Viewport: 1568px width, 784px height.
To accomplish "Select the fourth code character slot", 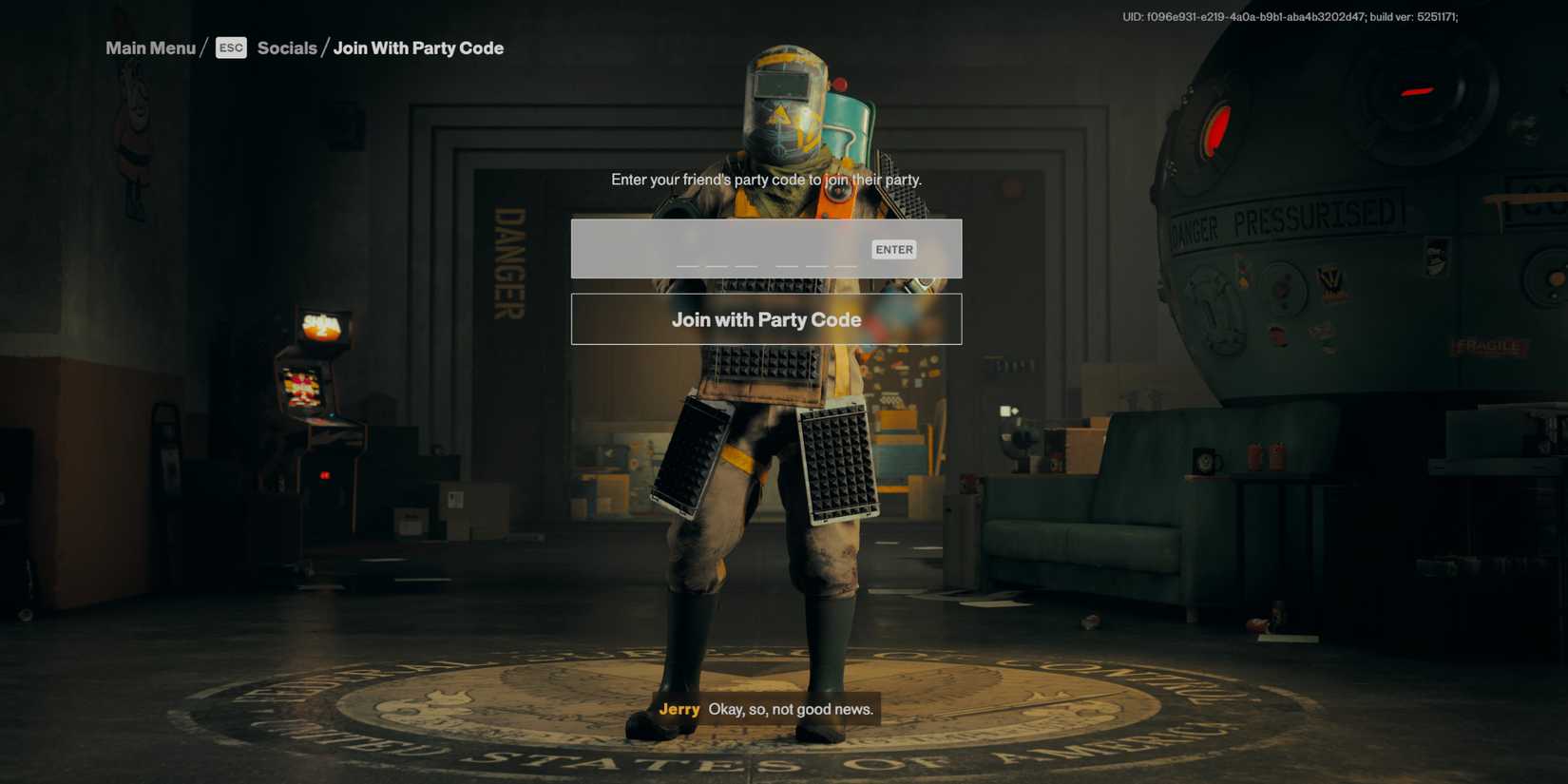I will 787,264.
